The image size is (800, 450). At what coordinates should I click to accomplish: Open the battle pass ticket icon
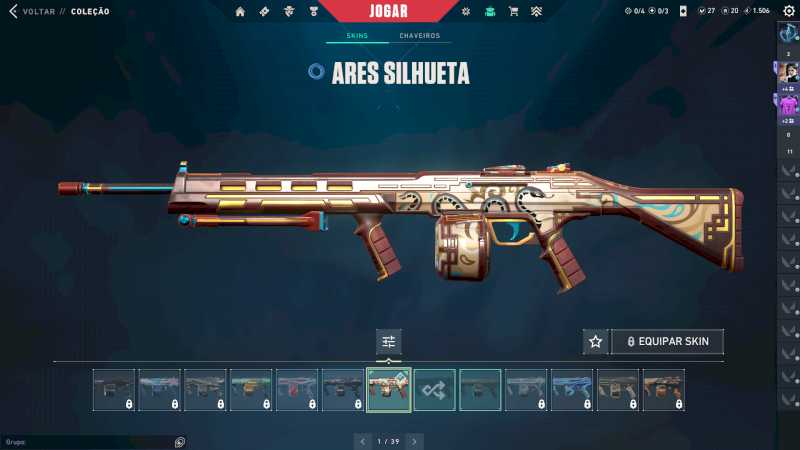pos(264,12)
